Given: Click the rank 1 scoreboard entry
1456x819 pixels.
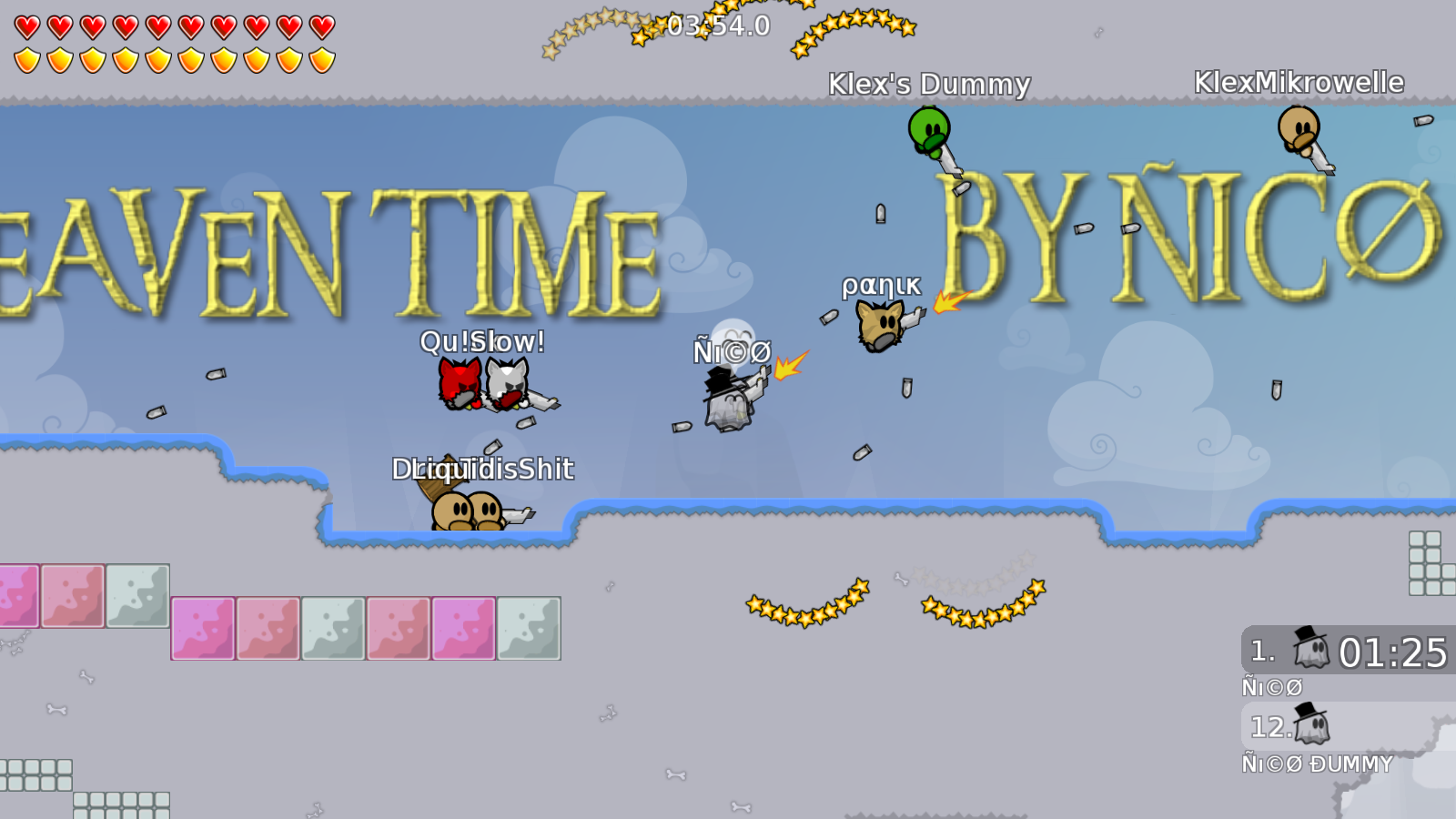Looking at the screenshot, I should (1338, 651).
